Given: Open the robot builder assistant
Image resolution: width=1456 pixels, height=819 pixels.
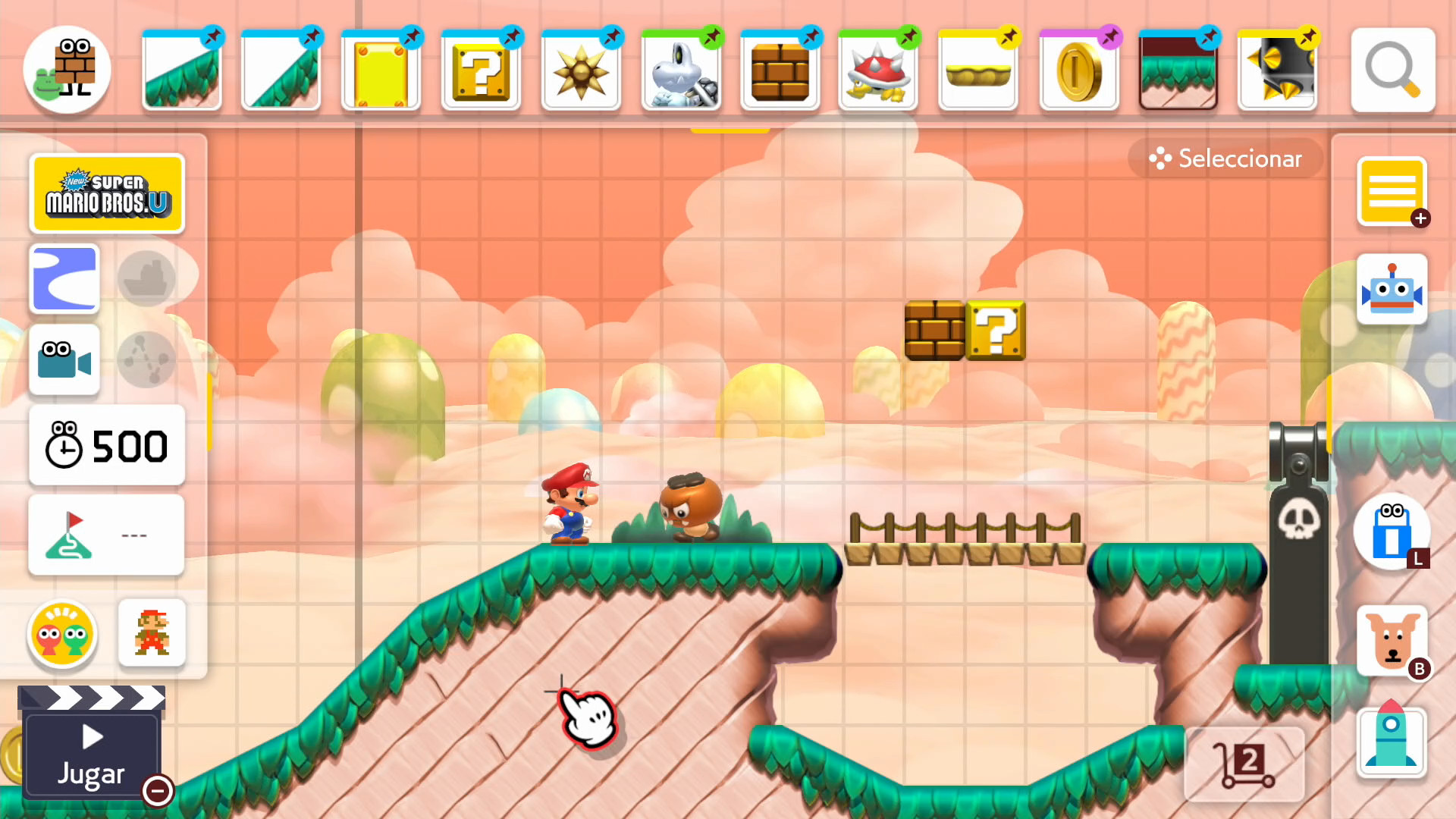Looking at the screenshot, I should 1392,288.
